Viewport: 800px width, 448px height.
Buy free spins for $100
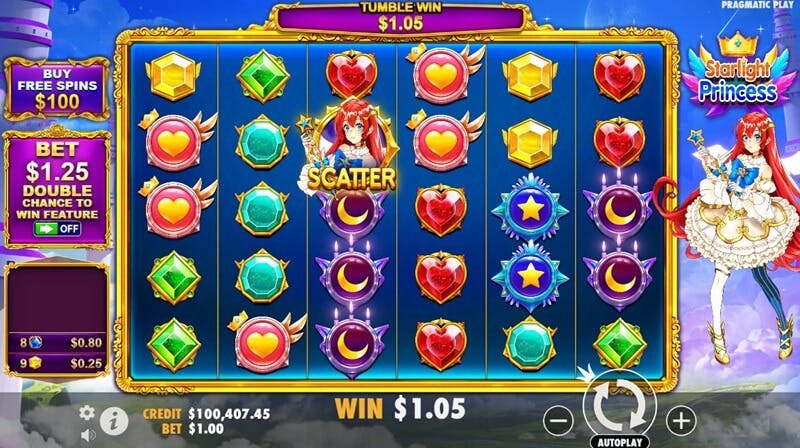pyautogui.click(x=56, y=90)
